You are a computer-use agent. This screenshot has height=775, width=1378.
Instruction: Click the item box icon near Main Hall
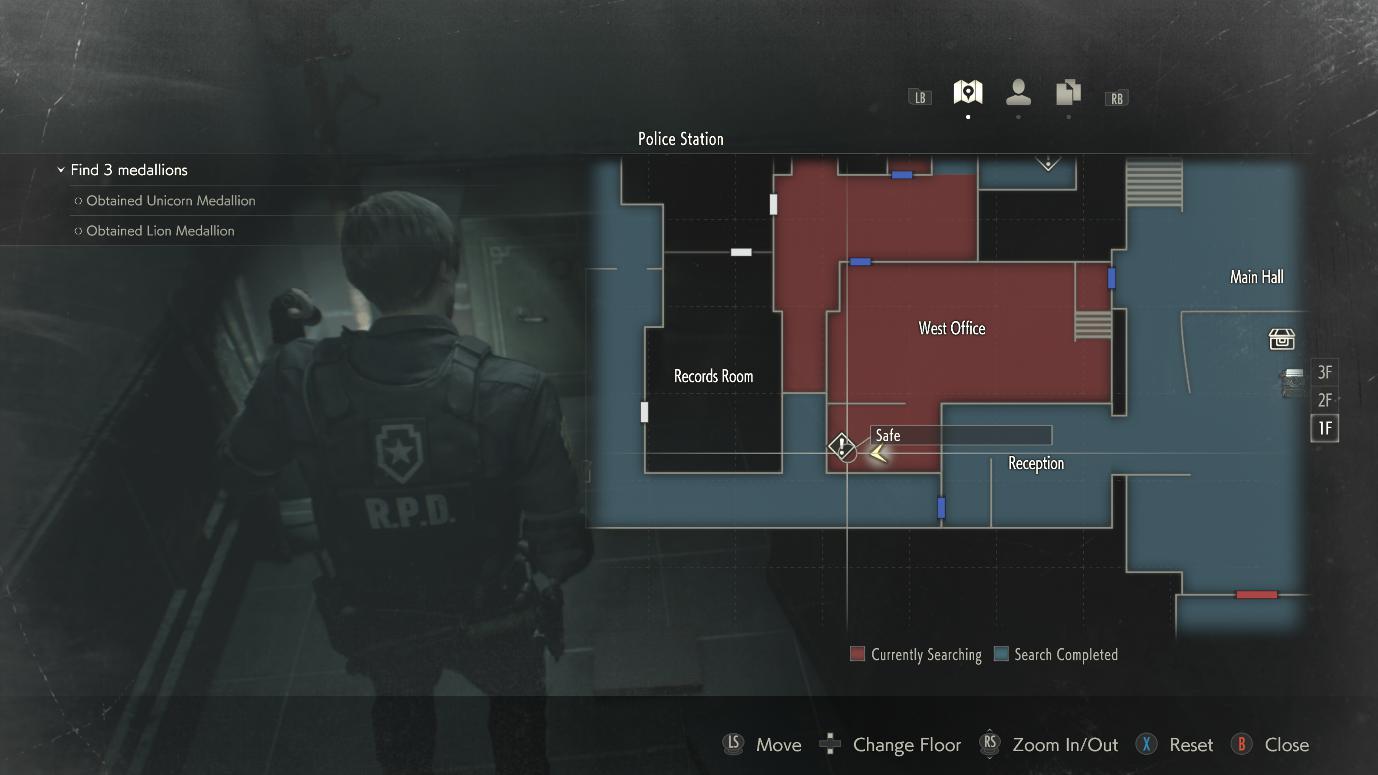[1282, 339]
